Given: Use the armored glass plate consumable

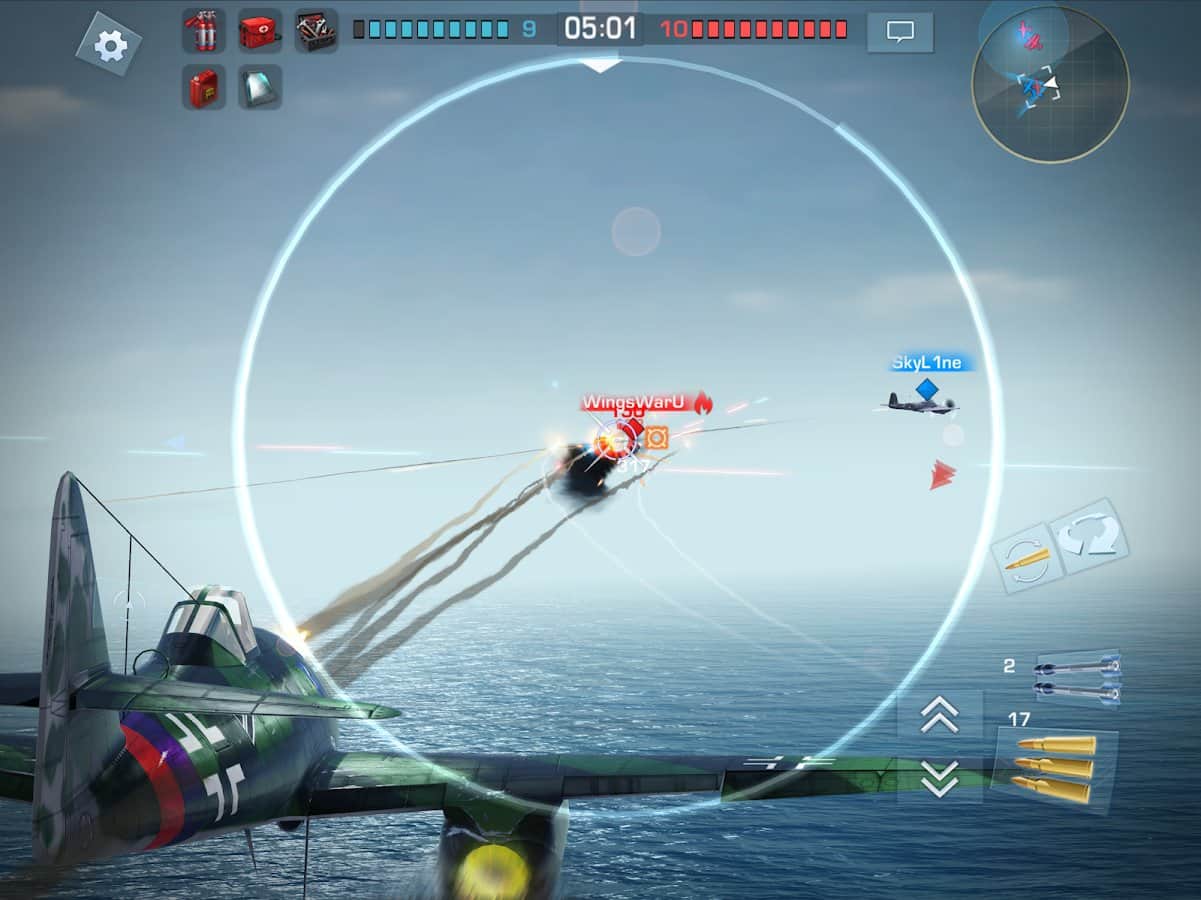Looking at the screenshot, I should (259, 87).
